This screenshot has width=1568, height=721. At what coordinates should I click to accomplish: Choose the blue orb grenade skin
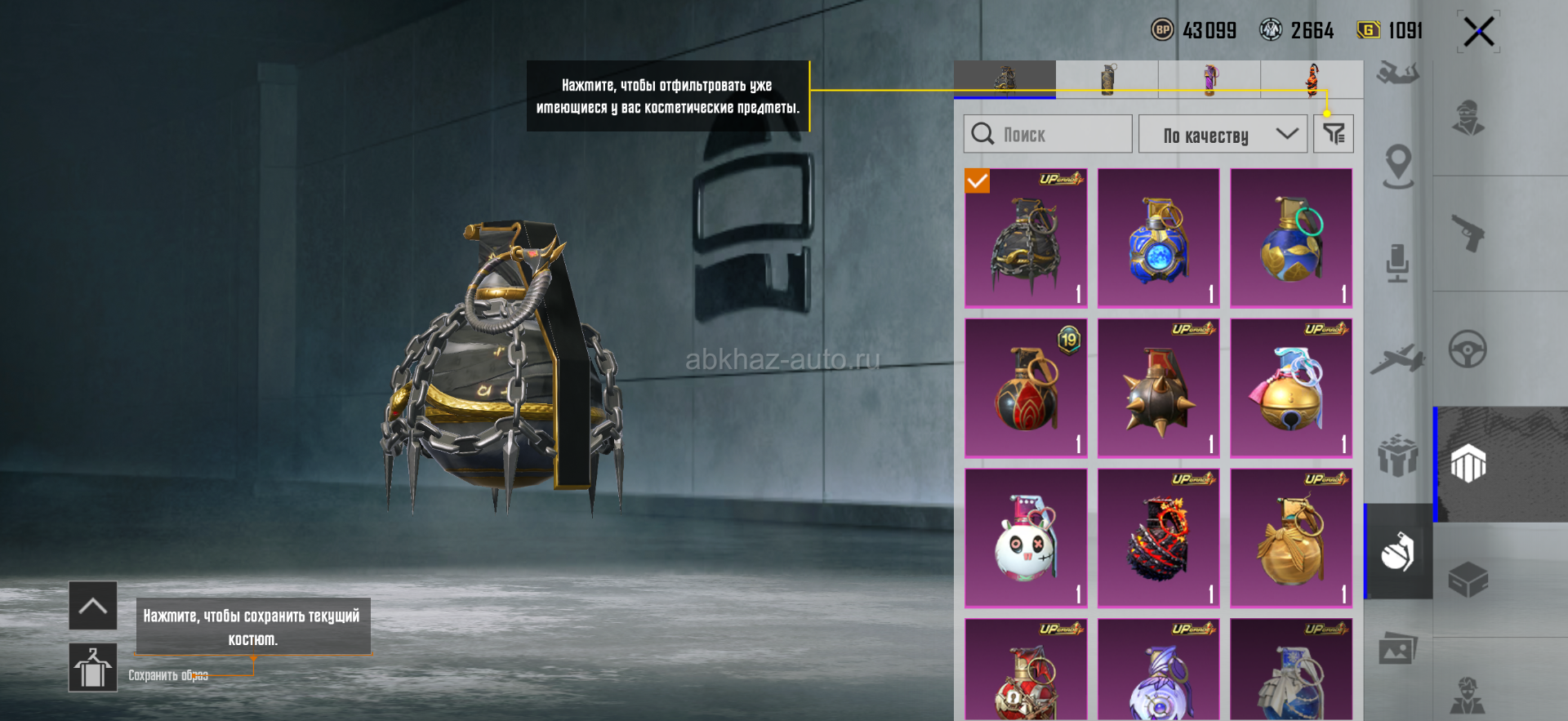click(x=1158, y=238)
